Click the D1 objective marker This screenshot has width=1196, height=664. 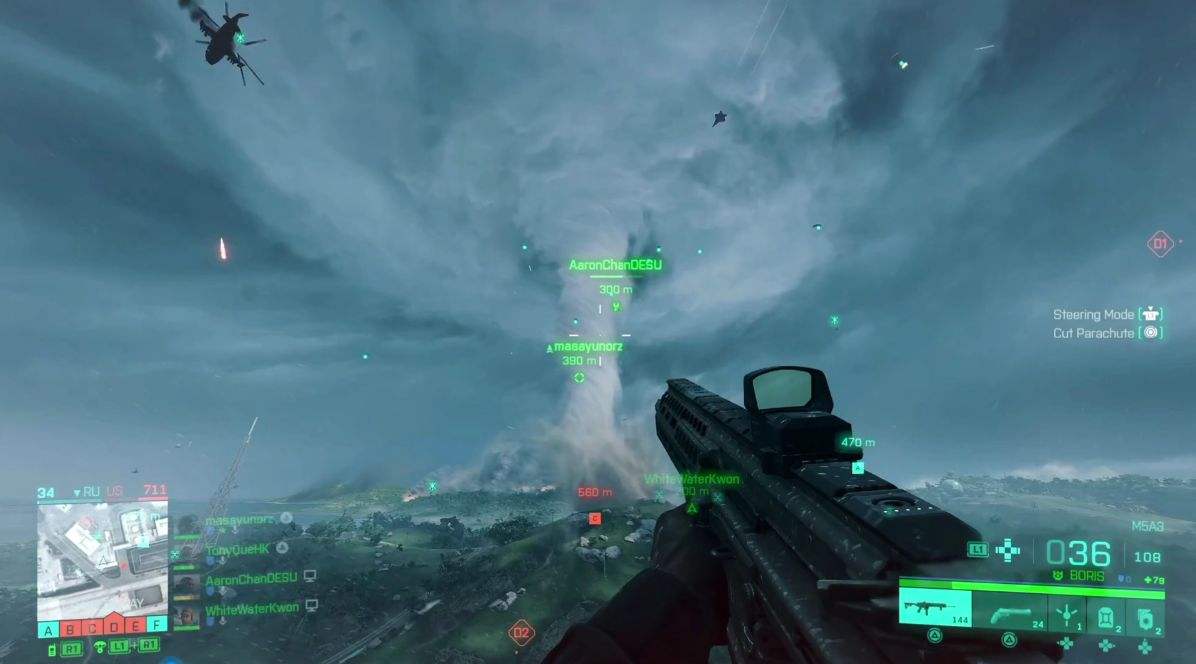click(x=1160, y=244)
